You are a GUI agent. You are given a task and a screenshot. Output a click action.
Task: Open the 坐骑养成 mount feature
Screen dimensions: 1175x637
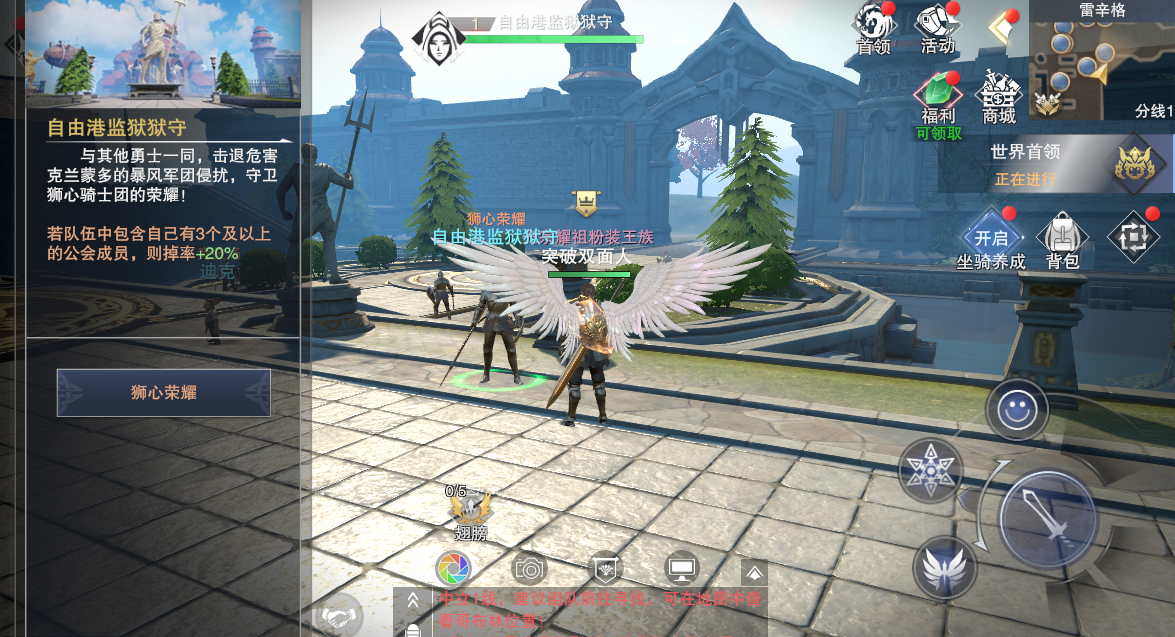990,237
